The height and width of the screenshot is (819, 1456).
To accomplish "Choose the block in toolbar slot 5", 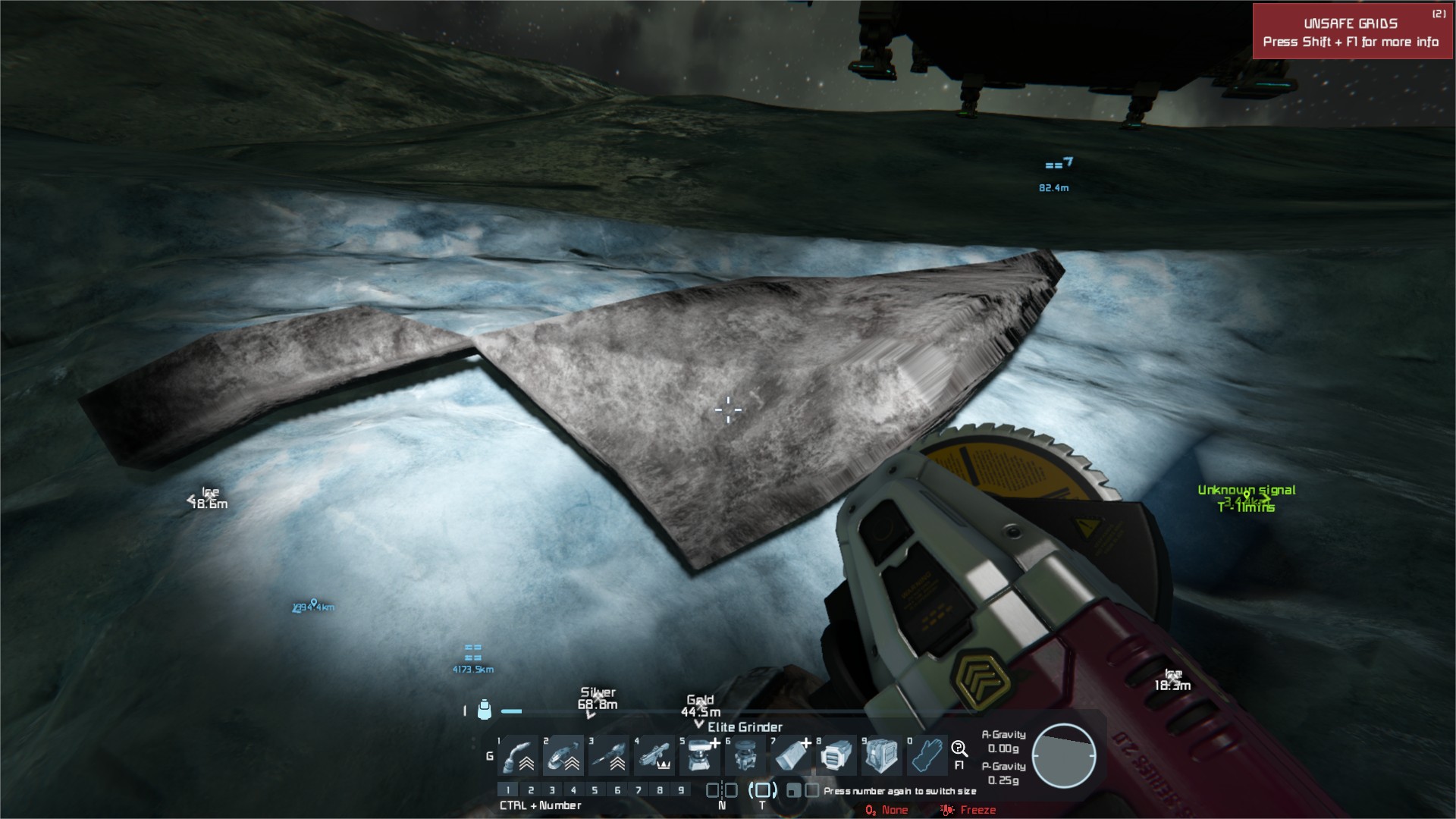I will pos(701,755).
